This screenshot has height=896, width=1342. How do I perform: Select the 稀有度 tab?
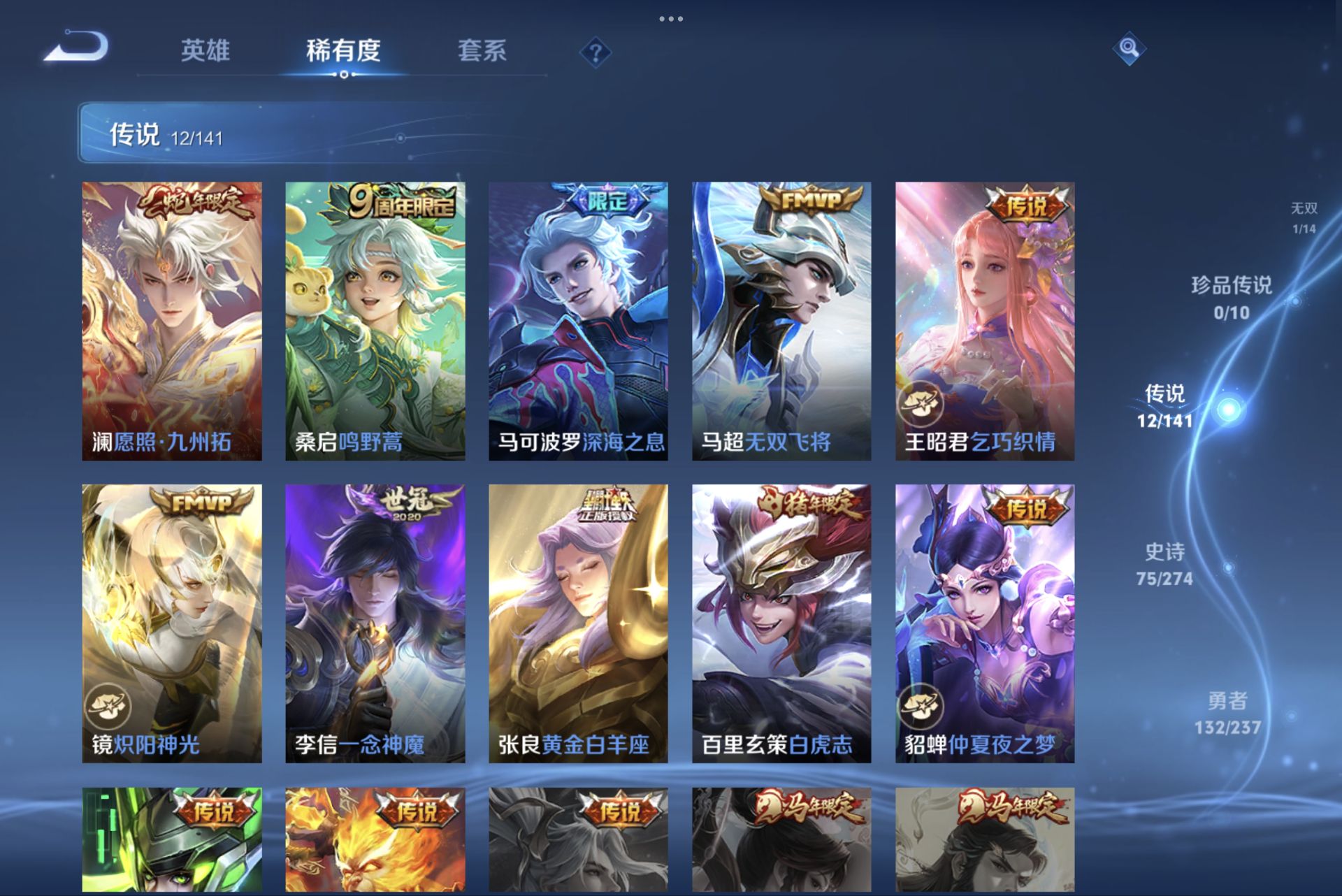click(342, 51)
